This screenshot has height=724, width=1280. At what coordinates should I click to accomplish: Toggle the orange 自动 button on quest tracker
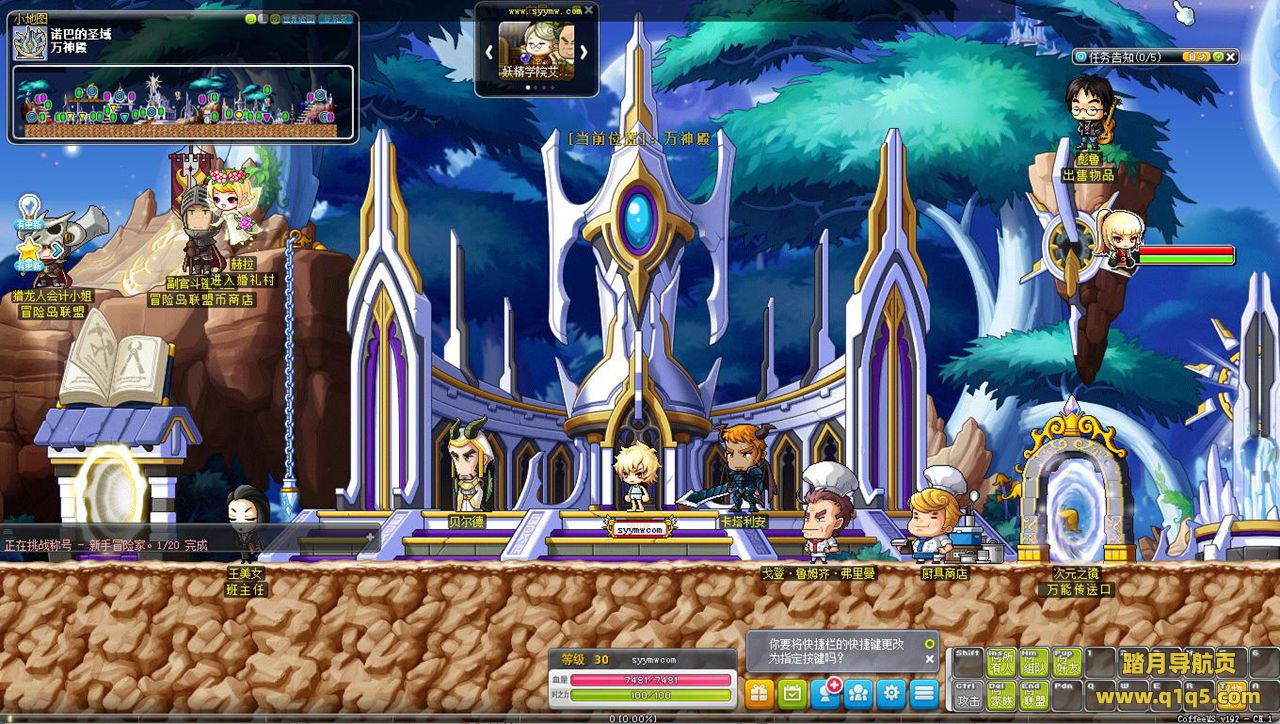1199,57
